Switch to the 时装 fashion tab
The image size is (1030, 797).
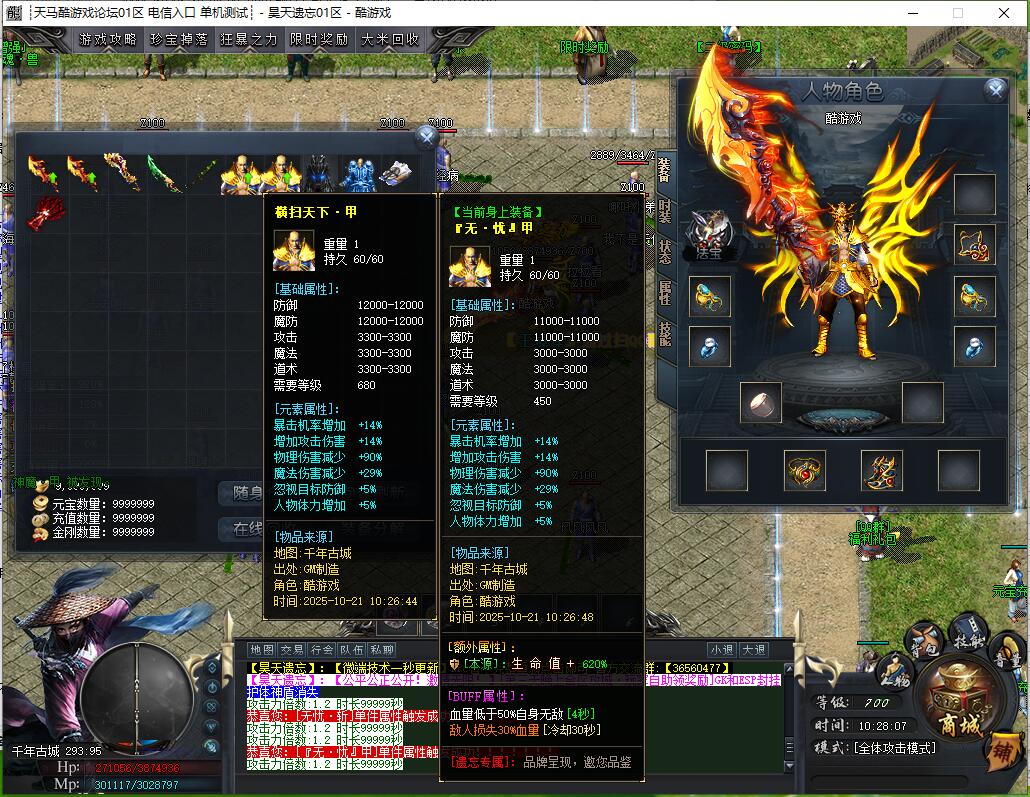665,212
